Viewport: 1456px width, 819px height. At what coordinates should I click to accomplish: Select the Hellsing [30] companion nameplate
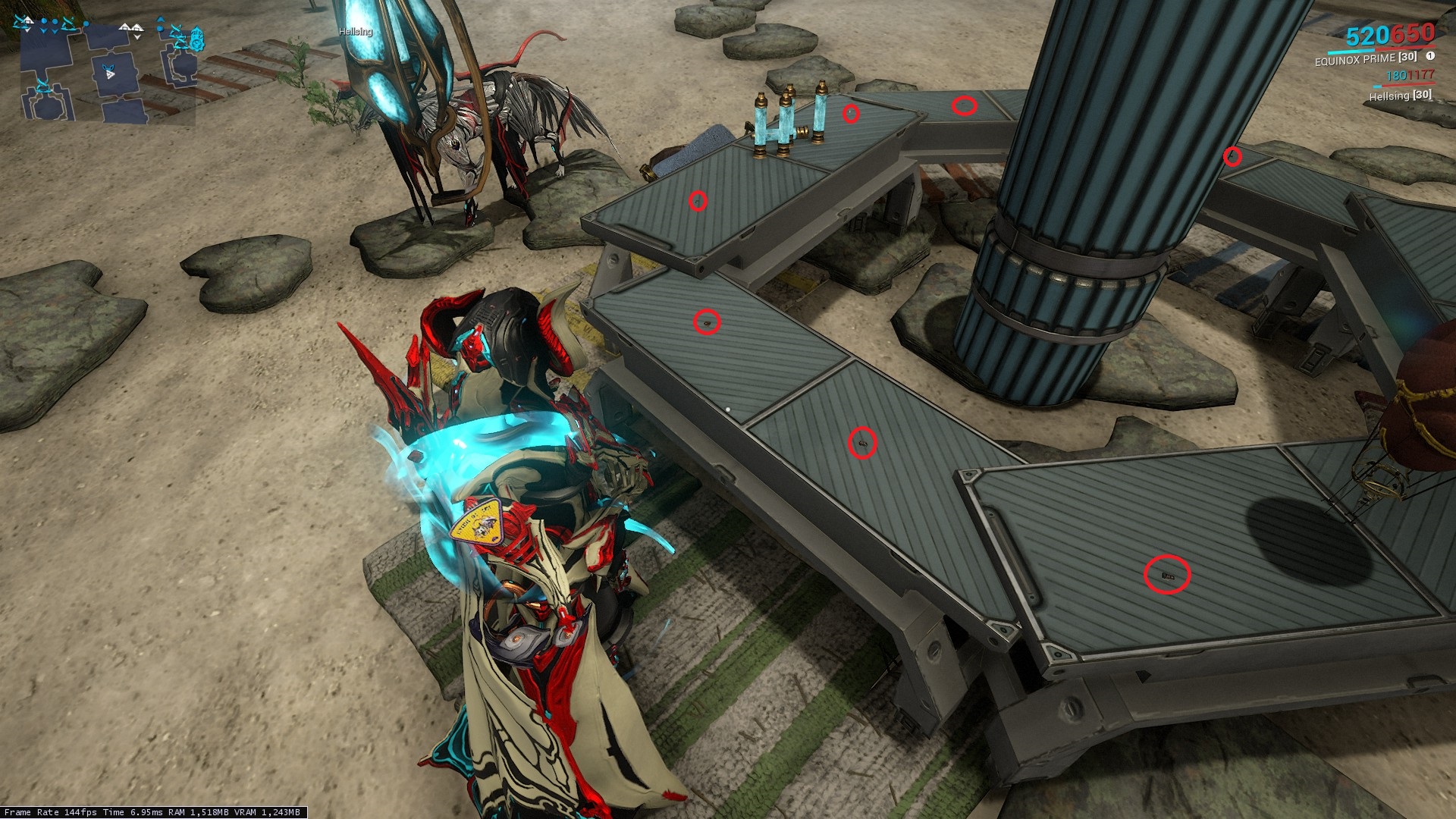tap(1399, 96)
